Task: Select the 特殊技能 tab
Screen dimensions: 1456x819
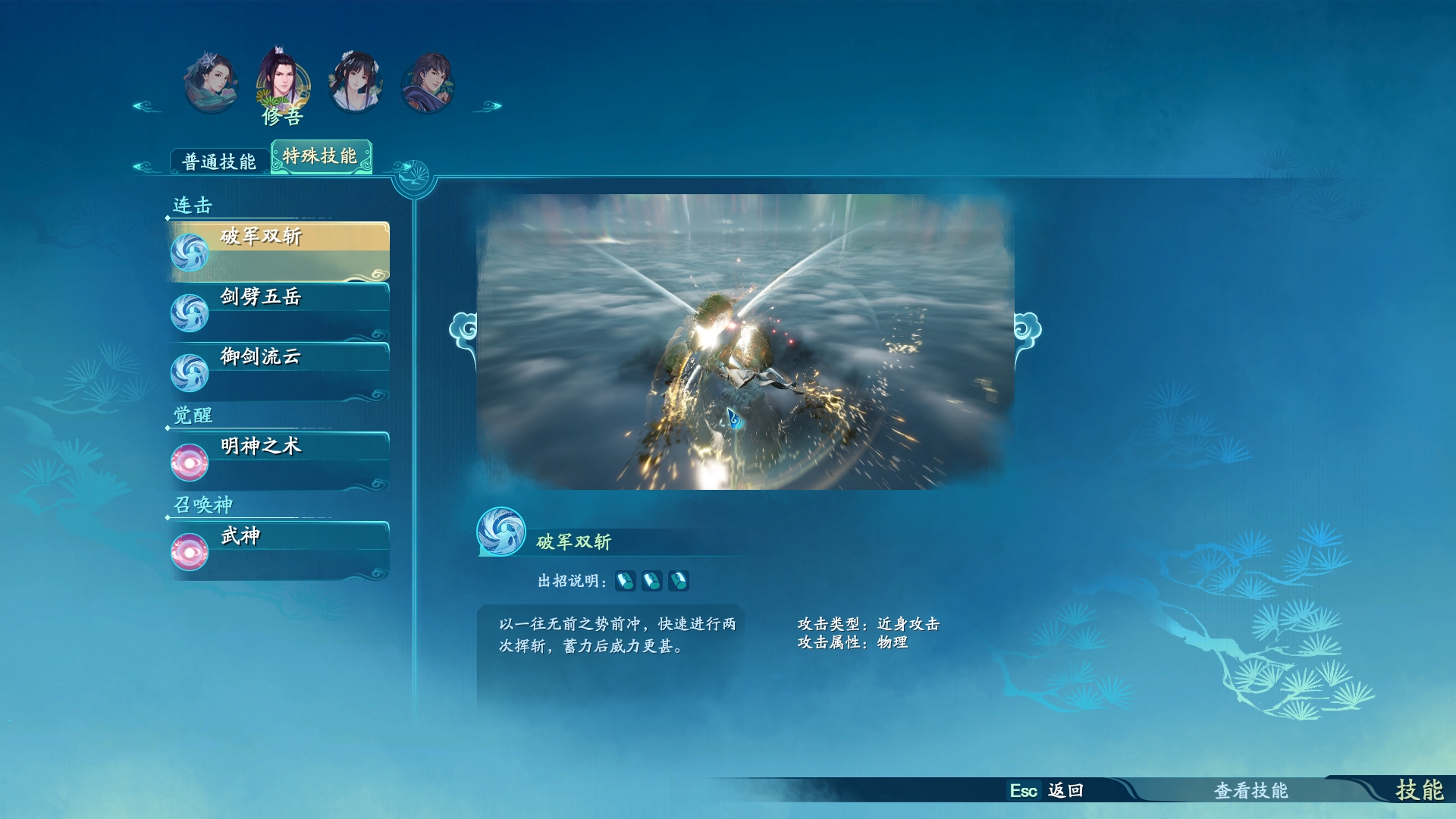Action: point(321,156)
